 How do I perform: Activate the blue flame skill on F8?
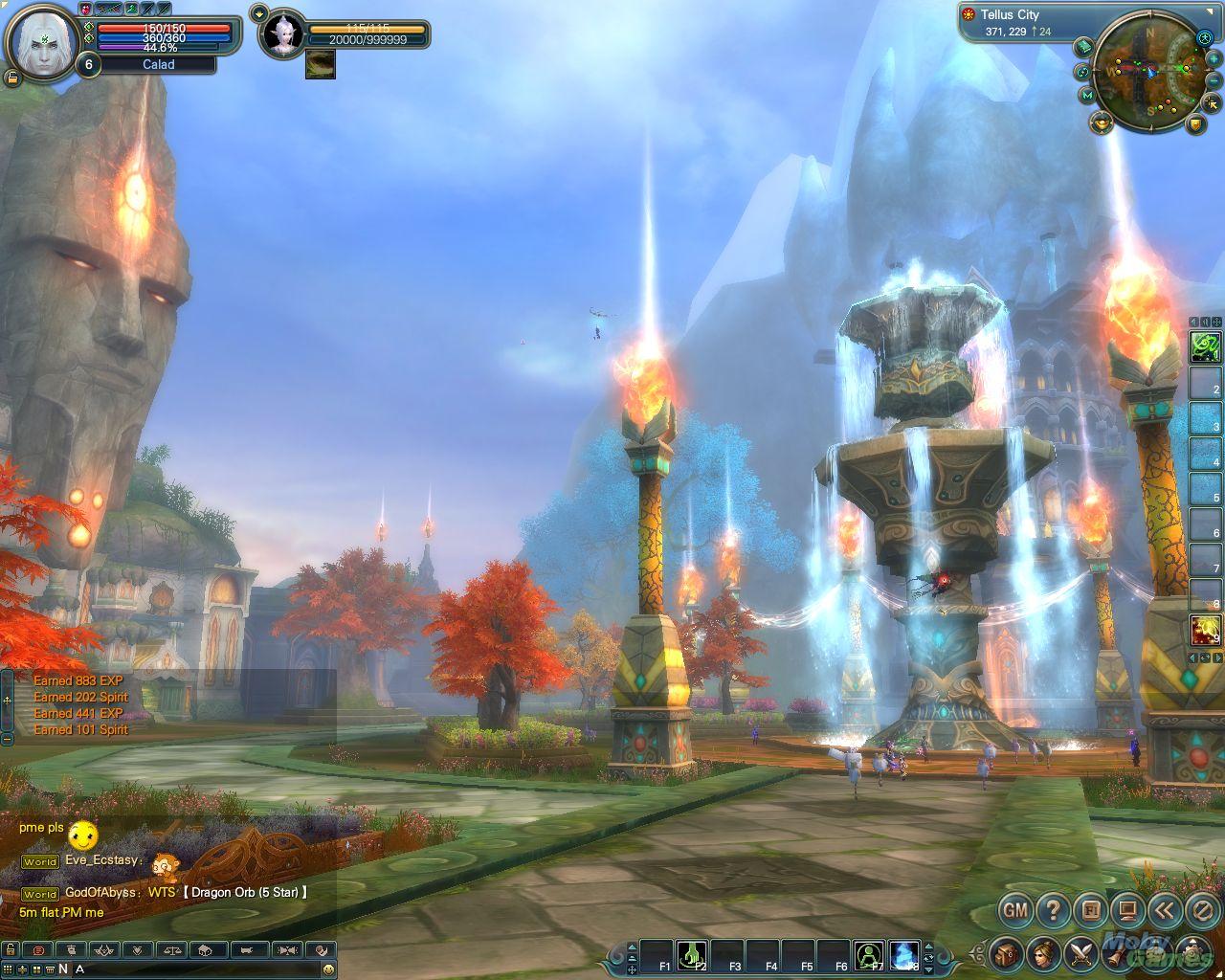[x=904, y=954]
